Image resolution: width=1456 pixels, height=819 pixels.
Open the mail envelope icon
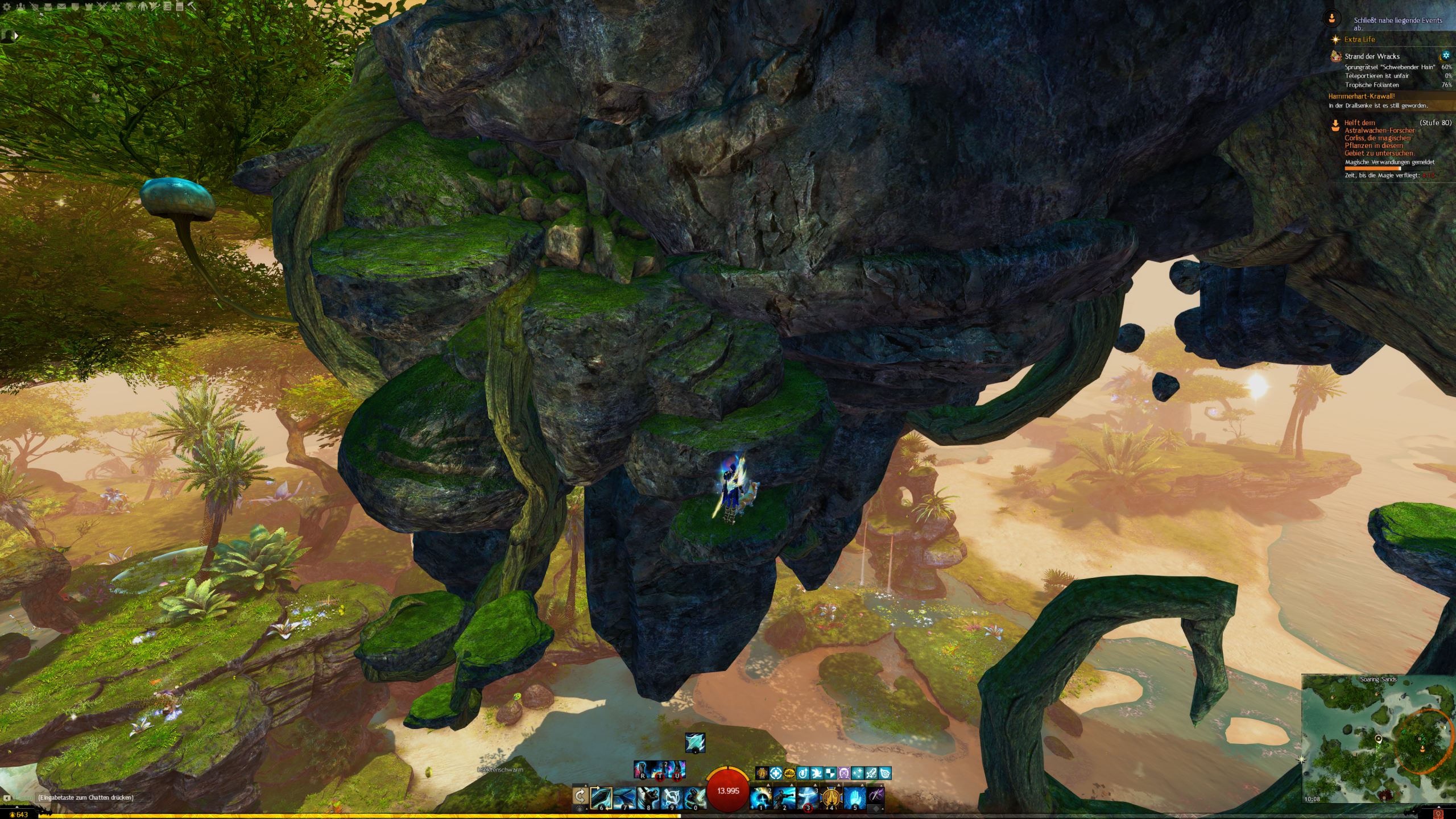tap(61, 7)
